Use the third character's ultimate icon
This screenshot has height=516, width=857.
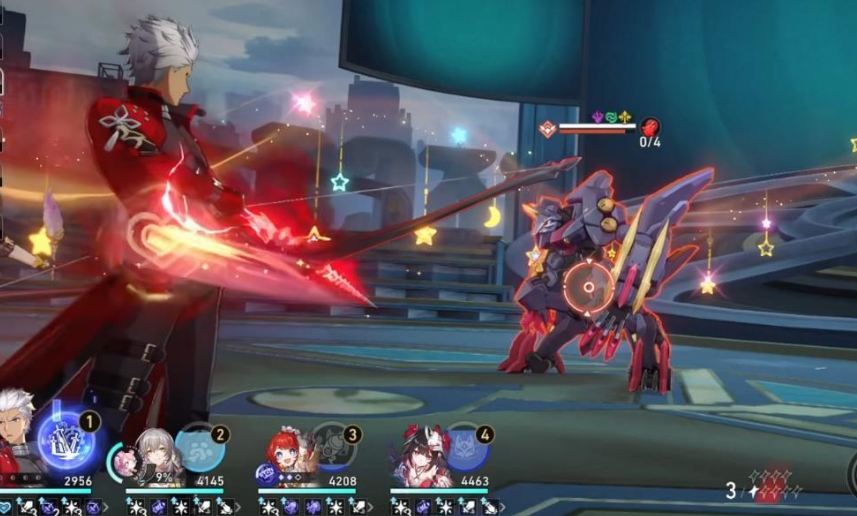[331, 447]
